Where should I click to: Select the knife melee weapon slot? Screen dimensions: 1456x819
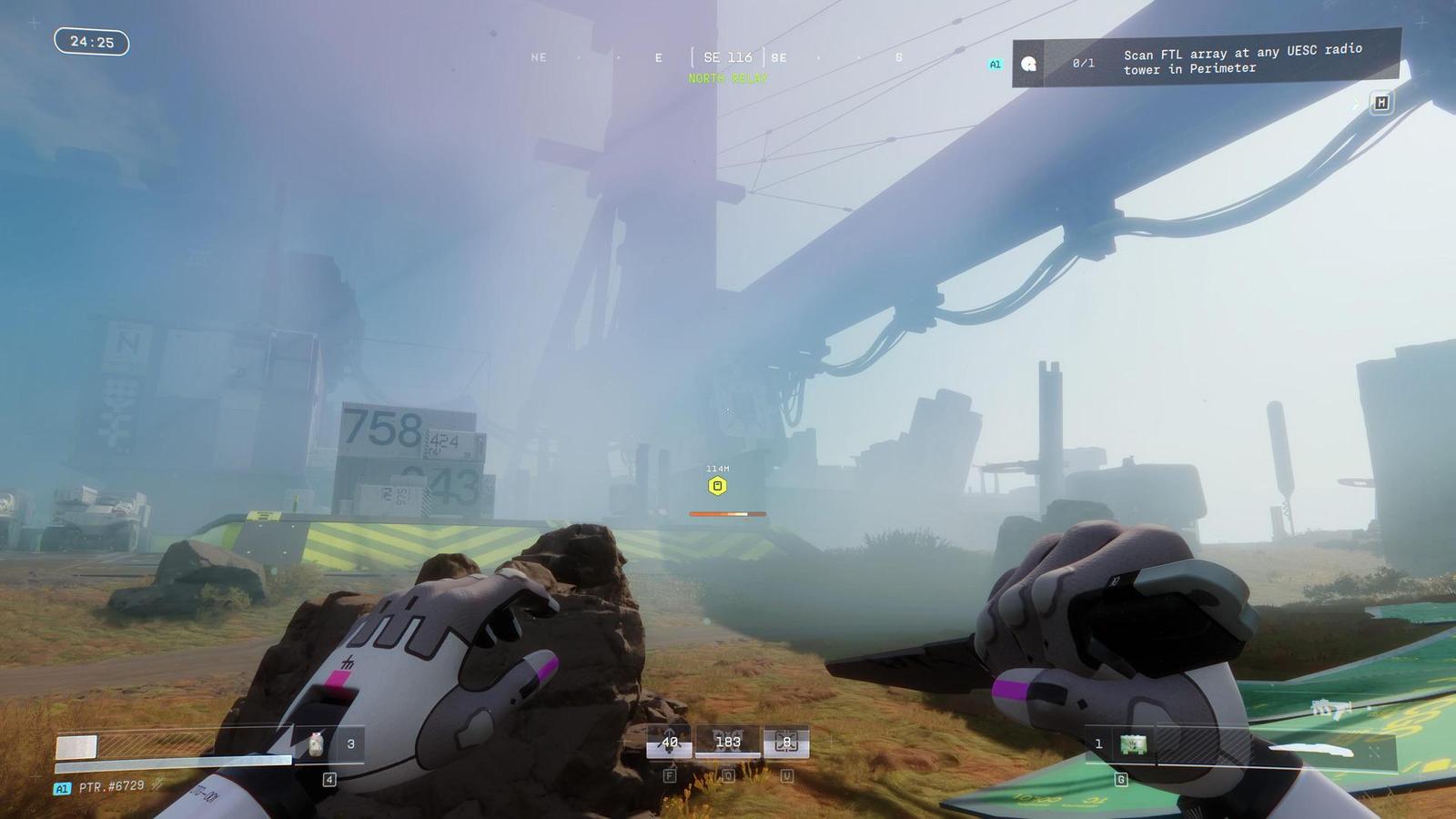click(x=1309, y=752)
